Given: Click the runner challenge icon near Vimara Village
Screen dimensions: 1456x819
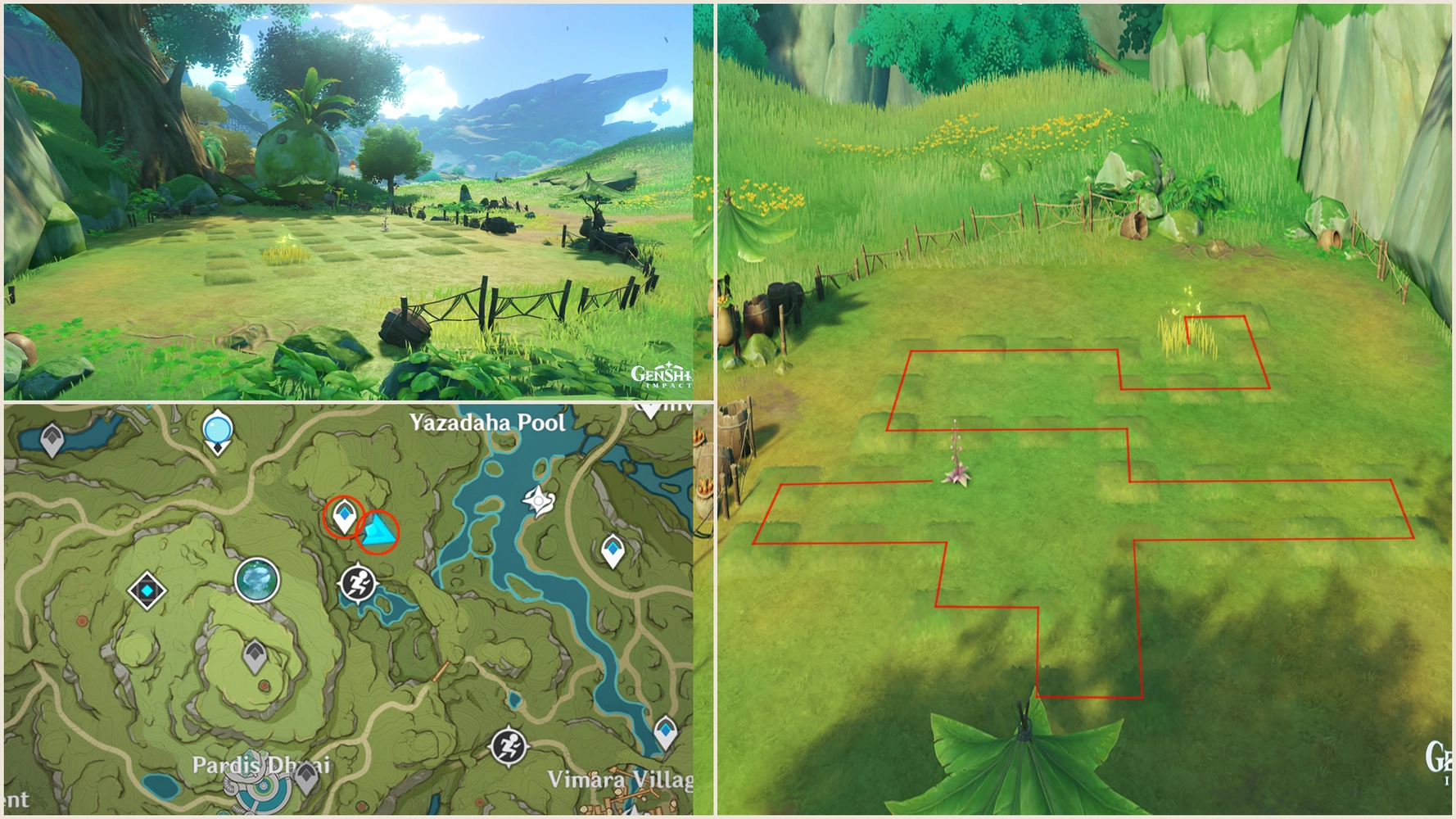Looking at the screenshot, I should (x=509, y=745).
